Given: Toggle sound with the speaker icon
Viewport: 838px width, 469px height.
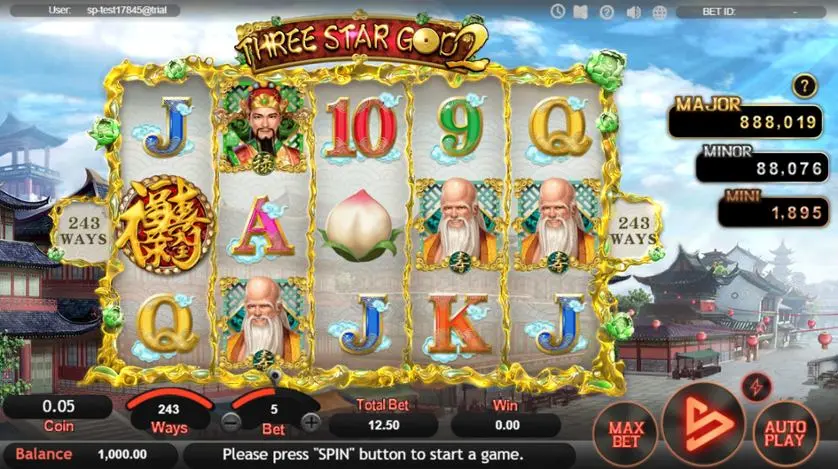Looking at the screenshot, I should [x=633, y=12].
